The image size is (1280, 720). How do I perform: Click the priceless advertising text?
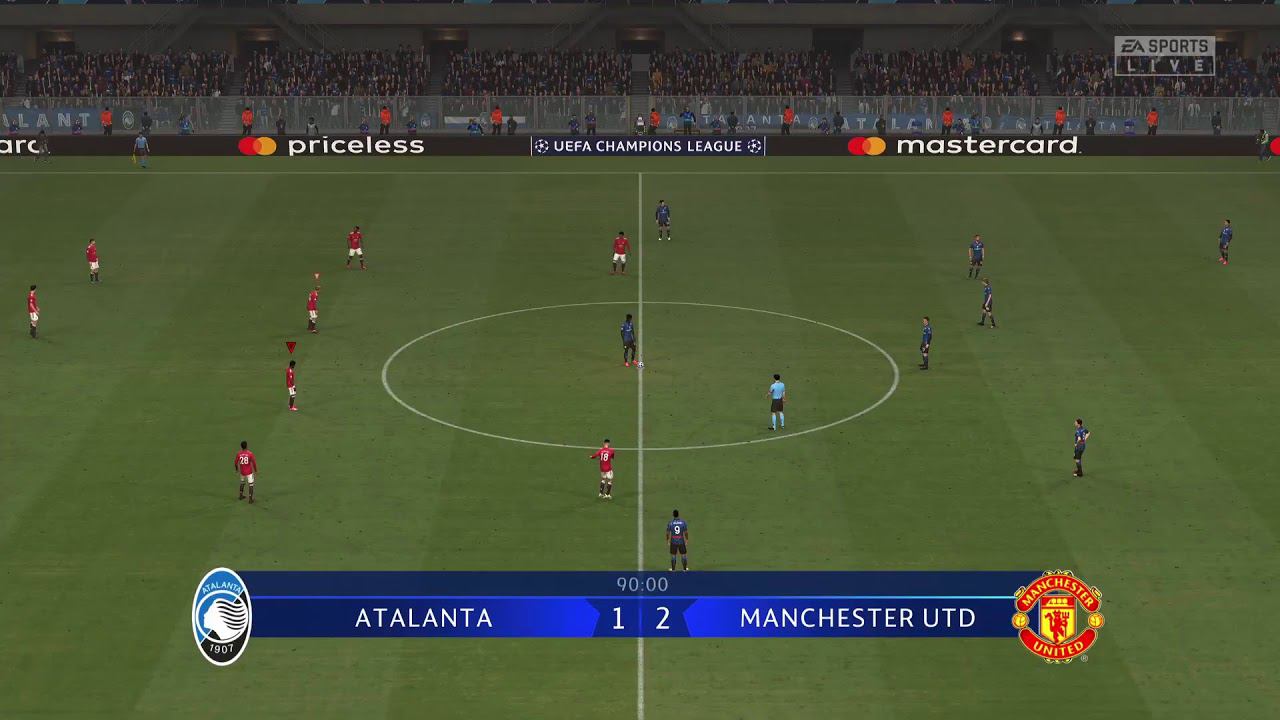click(x=355, y=146)
